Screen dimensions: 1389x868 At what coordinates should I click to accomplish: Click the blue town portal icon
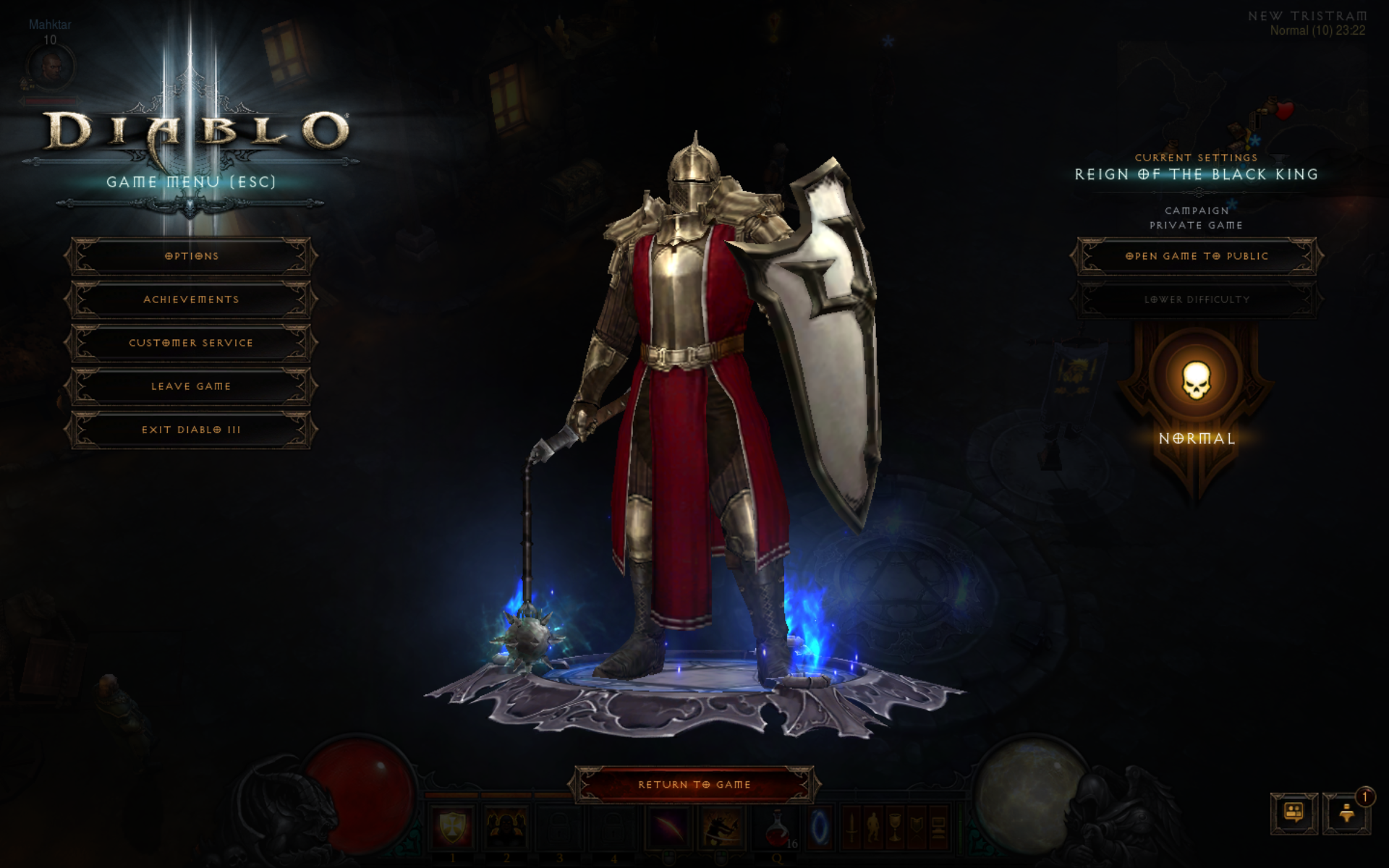[820, 827]
